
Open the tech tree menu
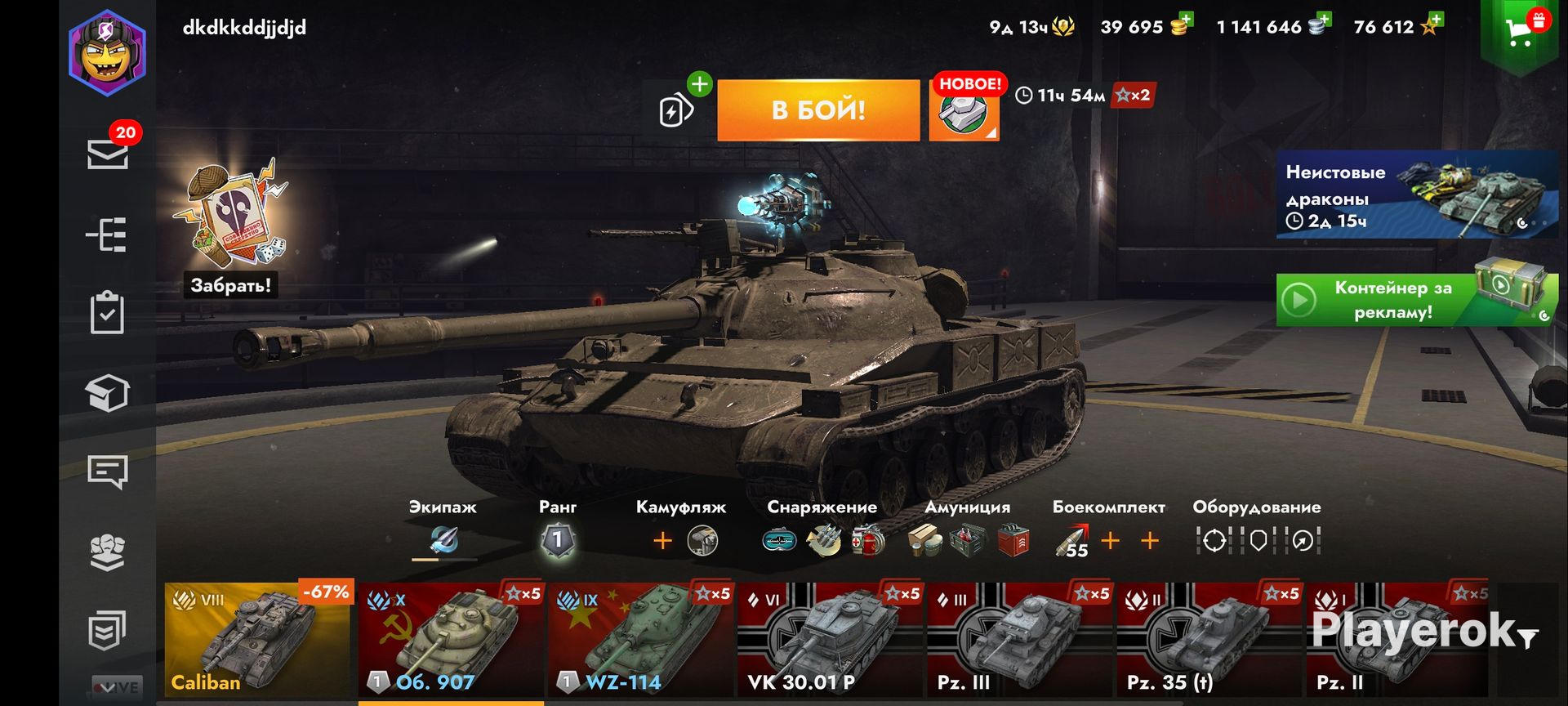107,235
